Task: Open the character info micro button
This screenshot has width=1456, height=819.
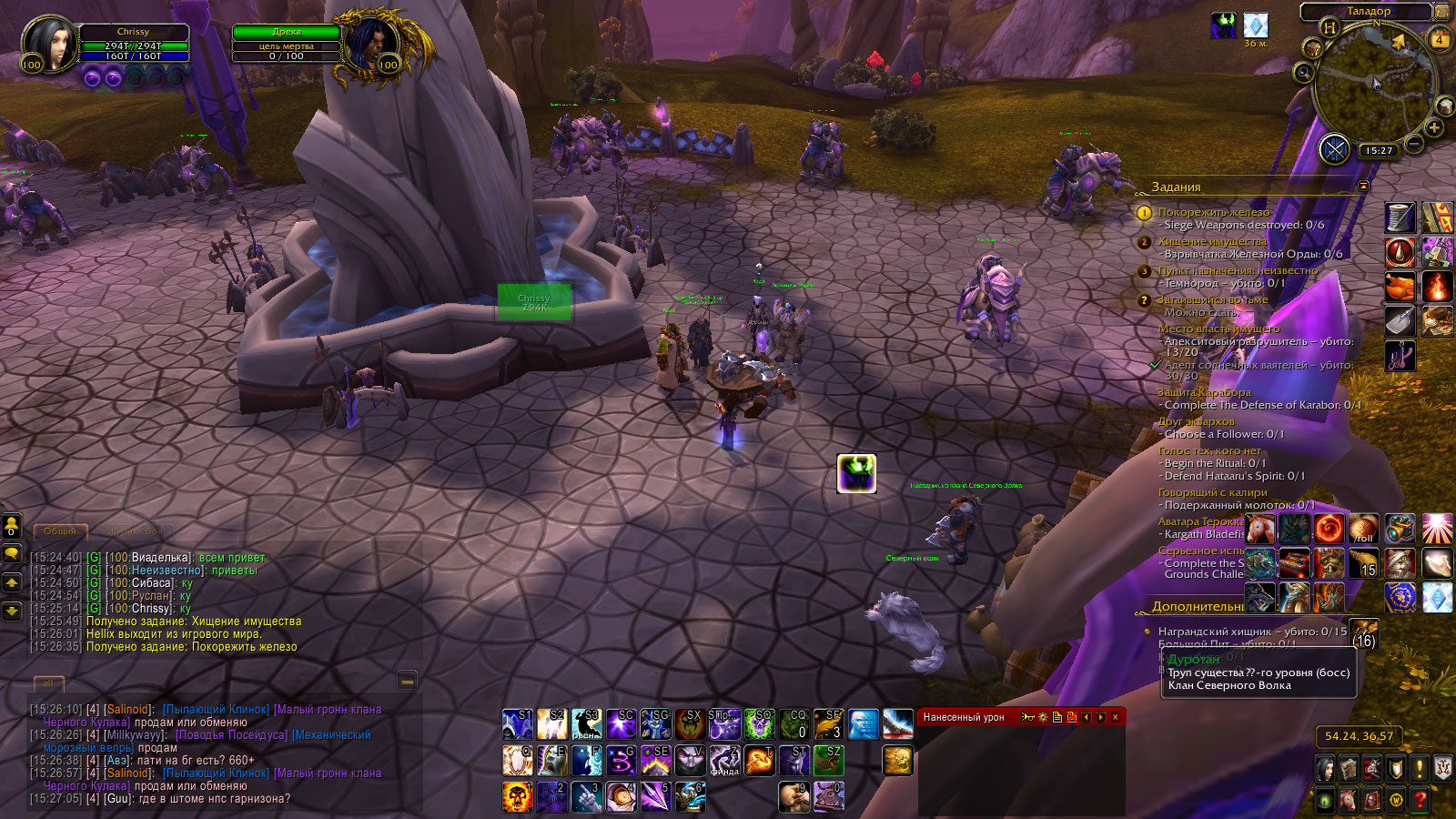Action: [x=1326, y=769]
